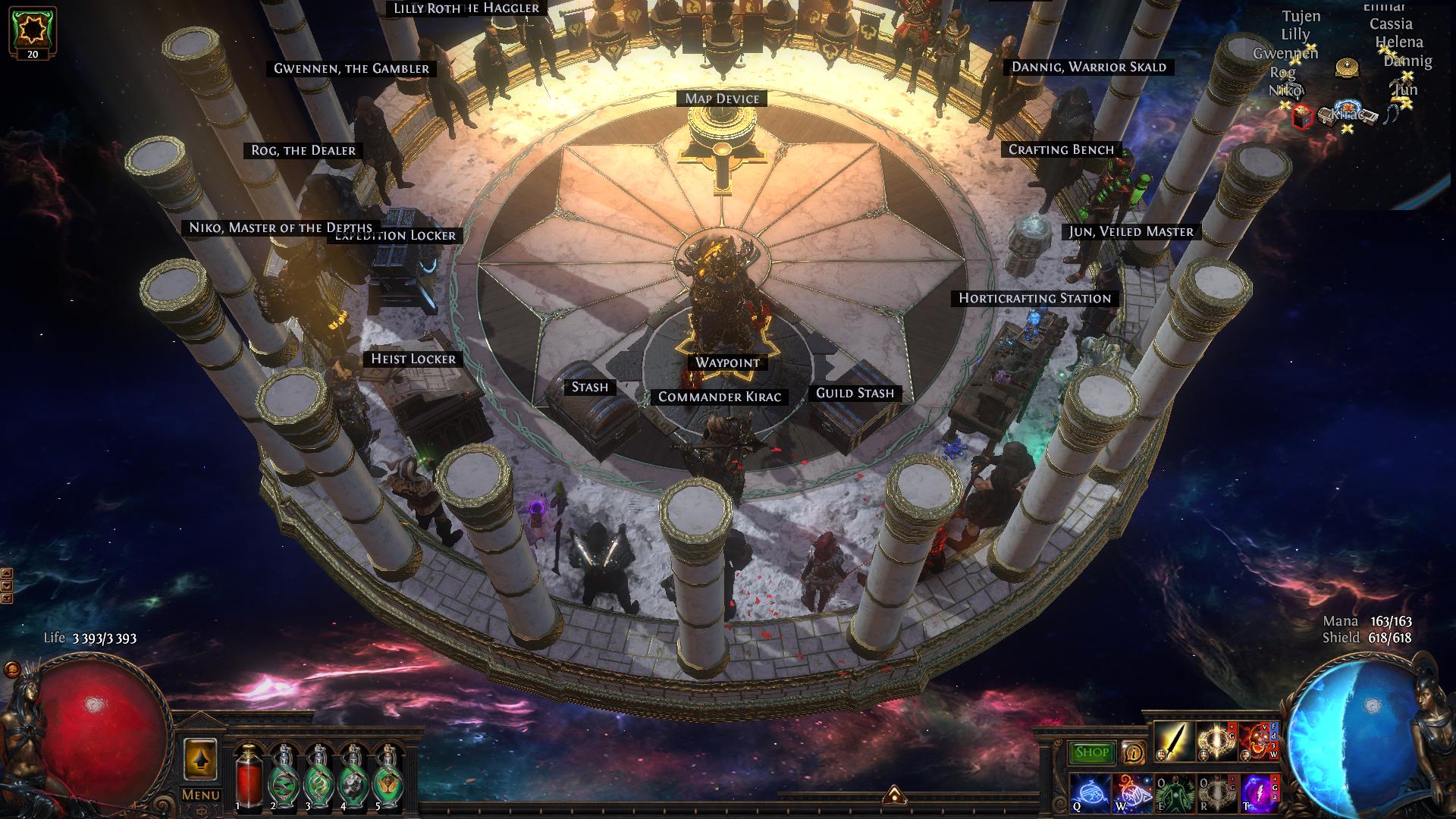Choose the Guild Stash label
1456x819 pixels.
pyautogui.click(x=855, y=393)
